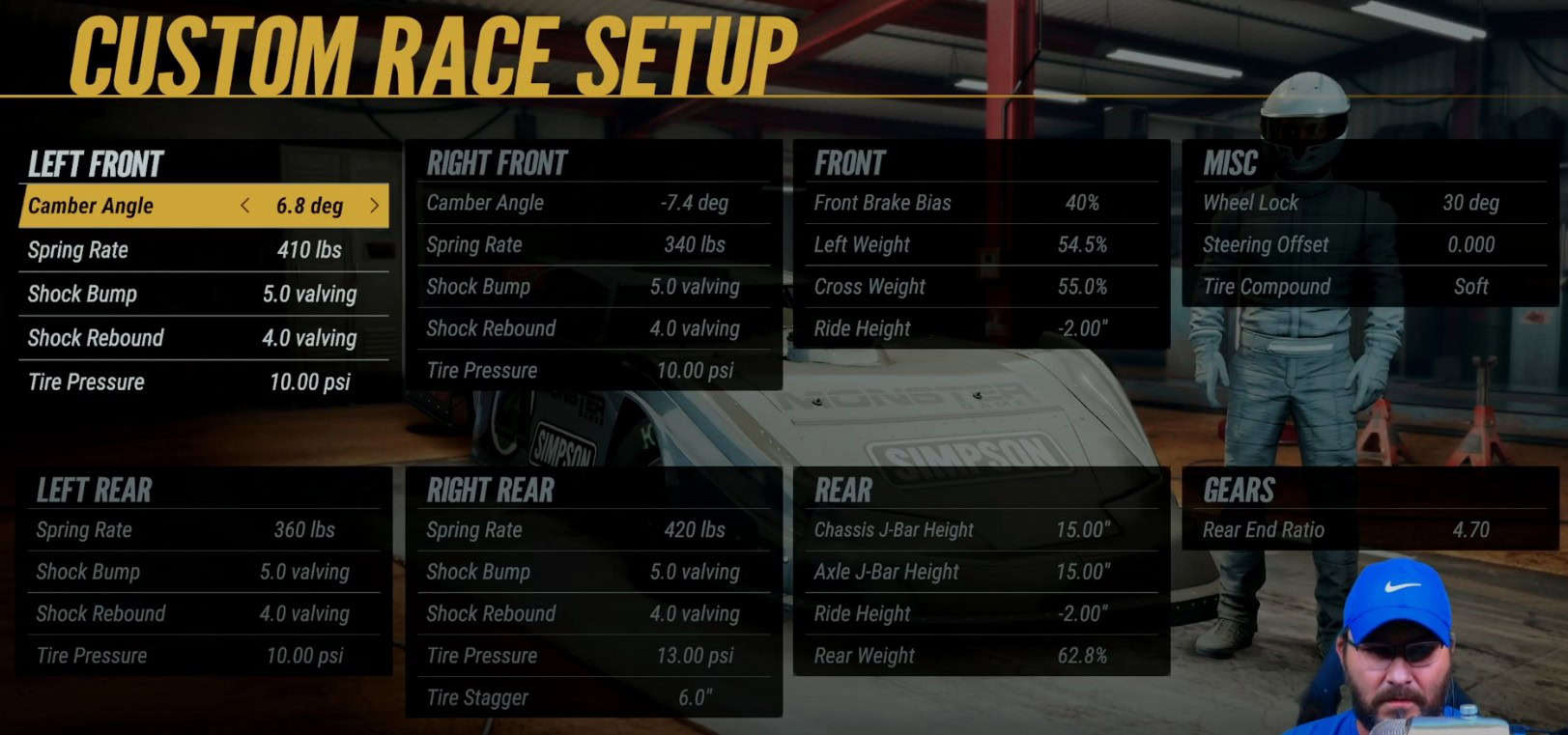The height and width of the screenshot is (735, 1568).
Task: Choose the Left Front Shock Bump setting
Action: point(203,294)
